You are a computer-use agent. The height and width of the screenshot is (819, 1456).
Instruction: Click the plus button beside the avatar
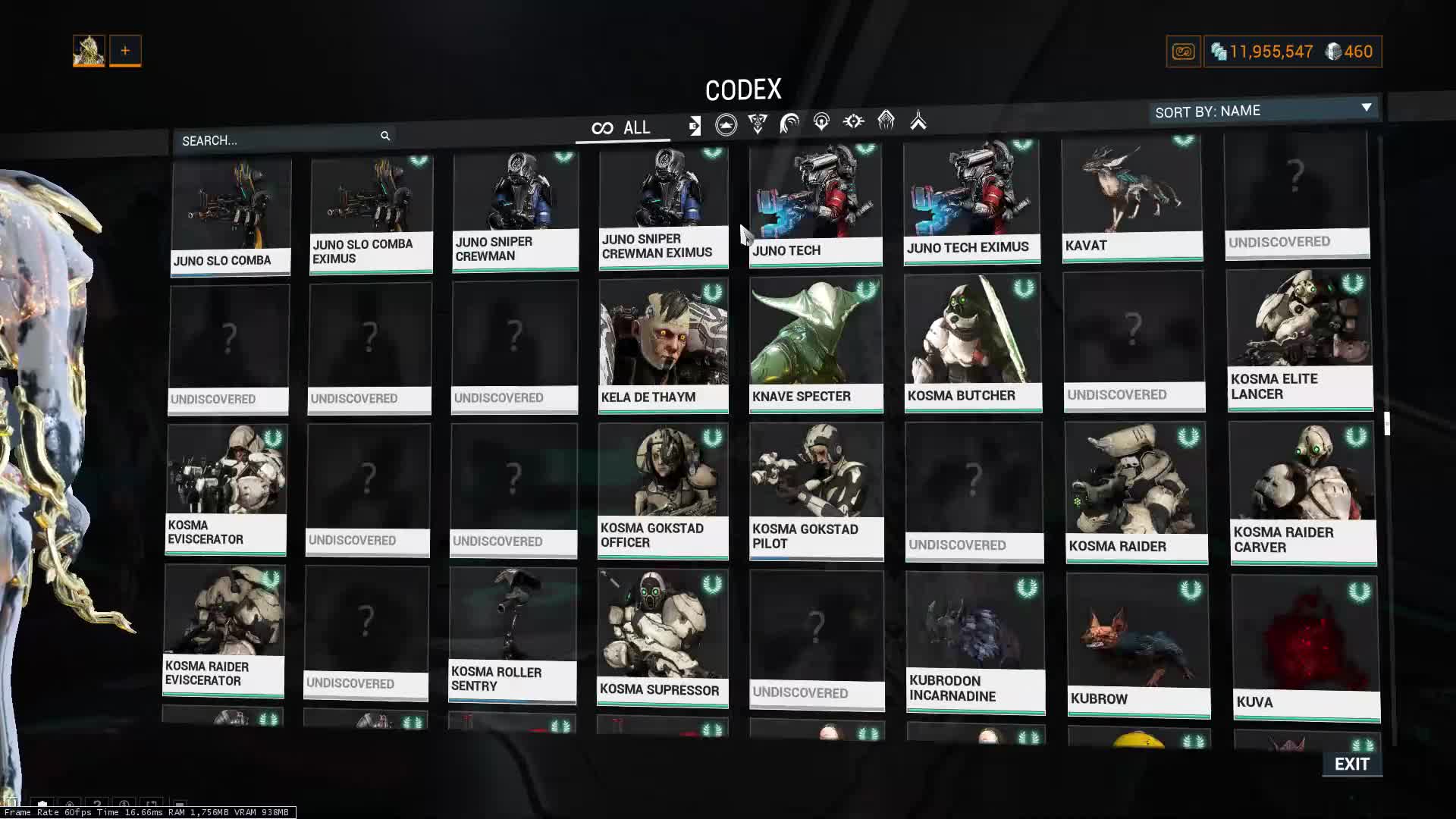pos(125,51)
